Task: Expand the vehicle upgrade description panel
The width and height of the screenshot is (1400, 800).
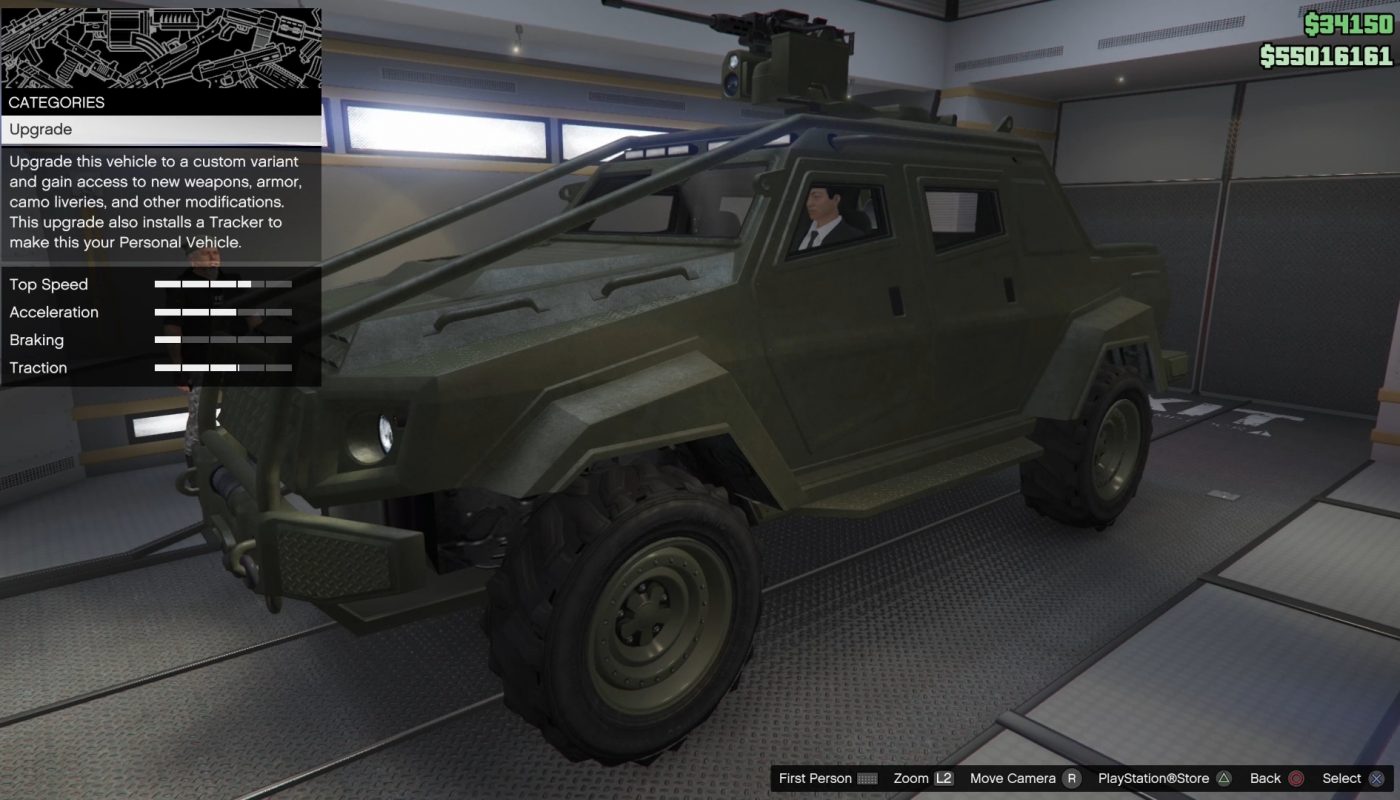Action: (x=160, y=200)
